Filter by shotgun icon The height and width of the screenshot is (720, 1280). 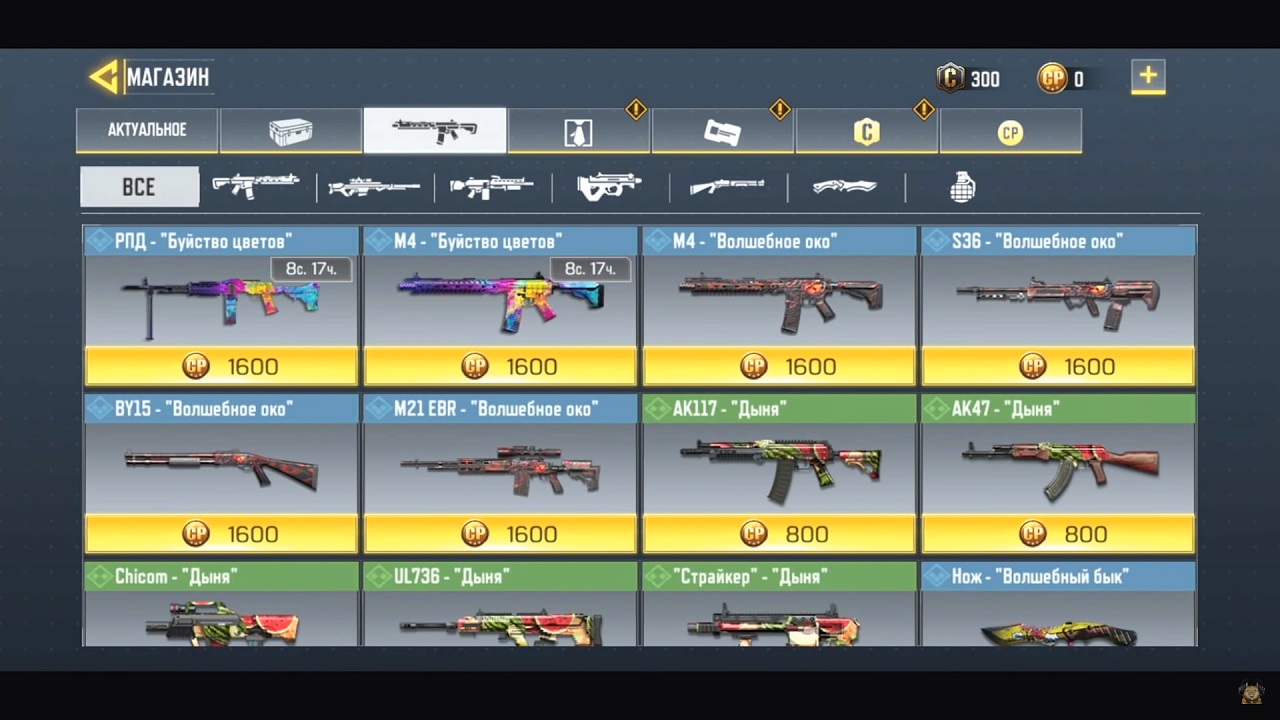(727, 187)
